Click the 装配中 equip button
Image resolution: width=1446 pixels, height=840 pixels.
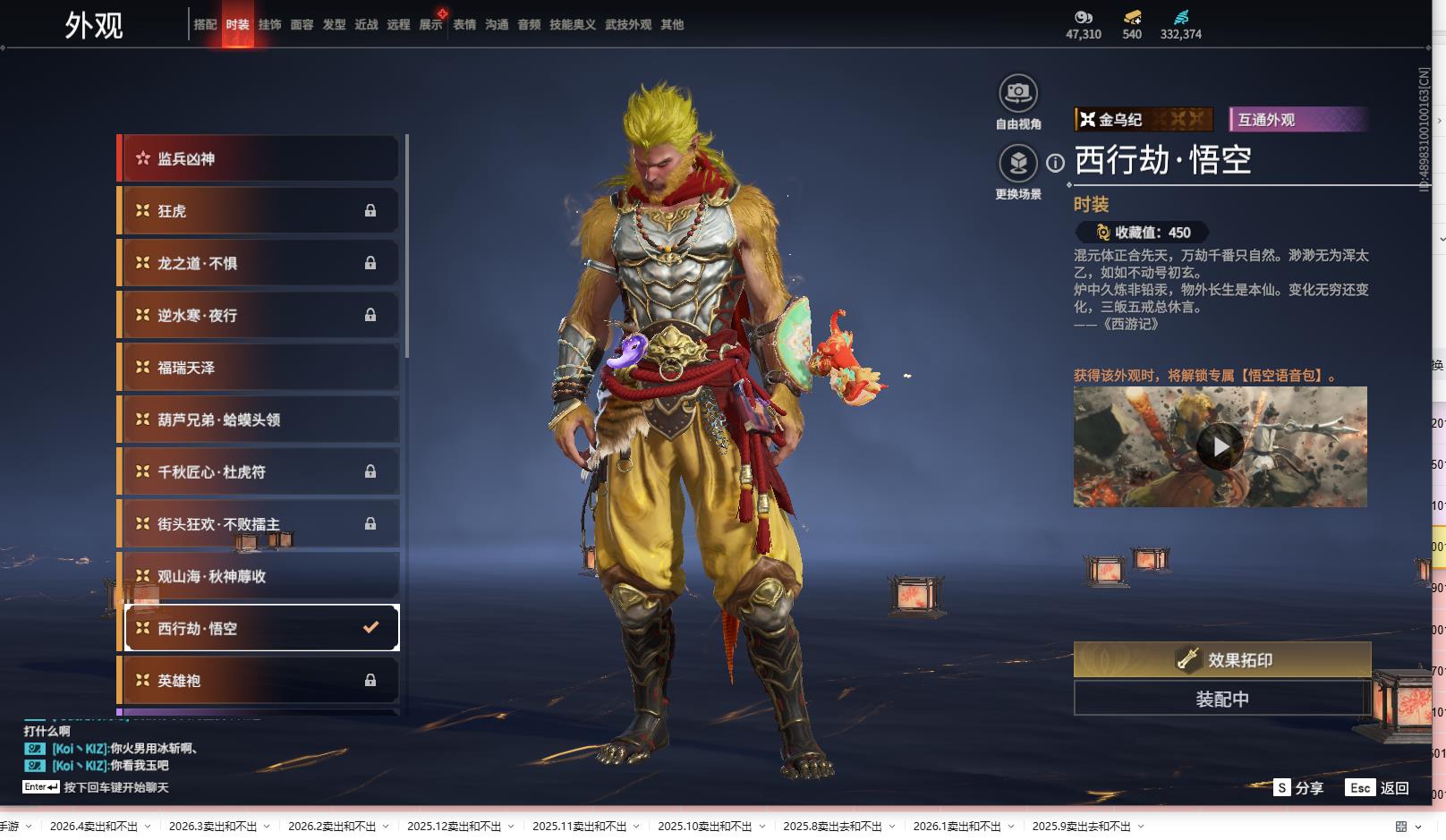[1222, 699]
